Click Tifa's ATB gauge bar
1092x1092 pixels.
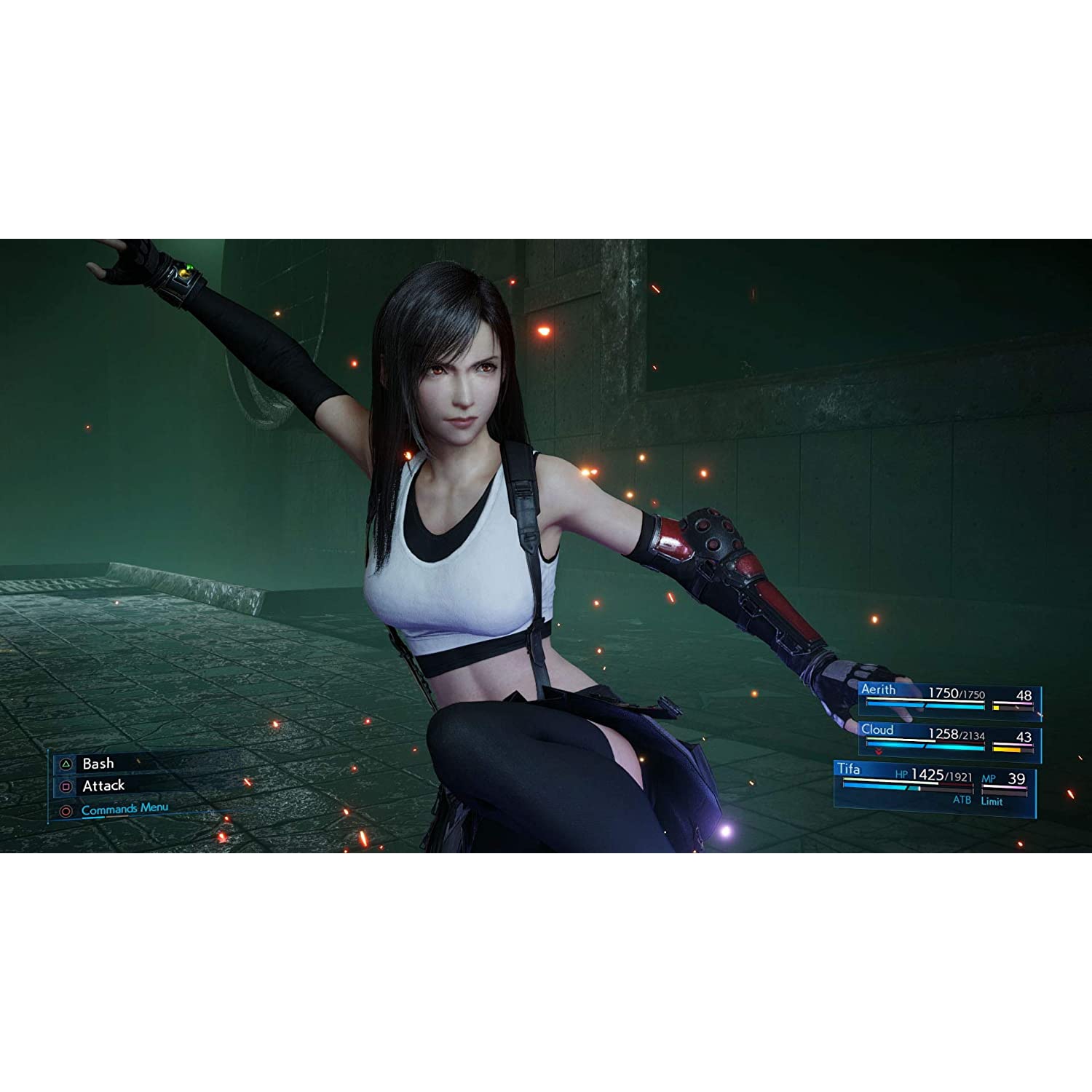[908, 788]
